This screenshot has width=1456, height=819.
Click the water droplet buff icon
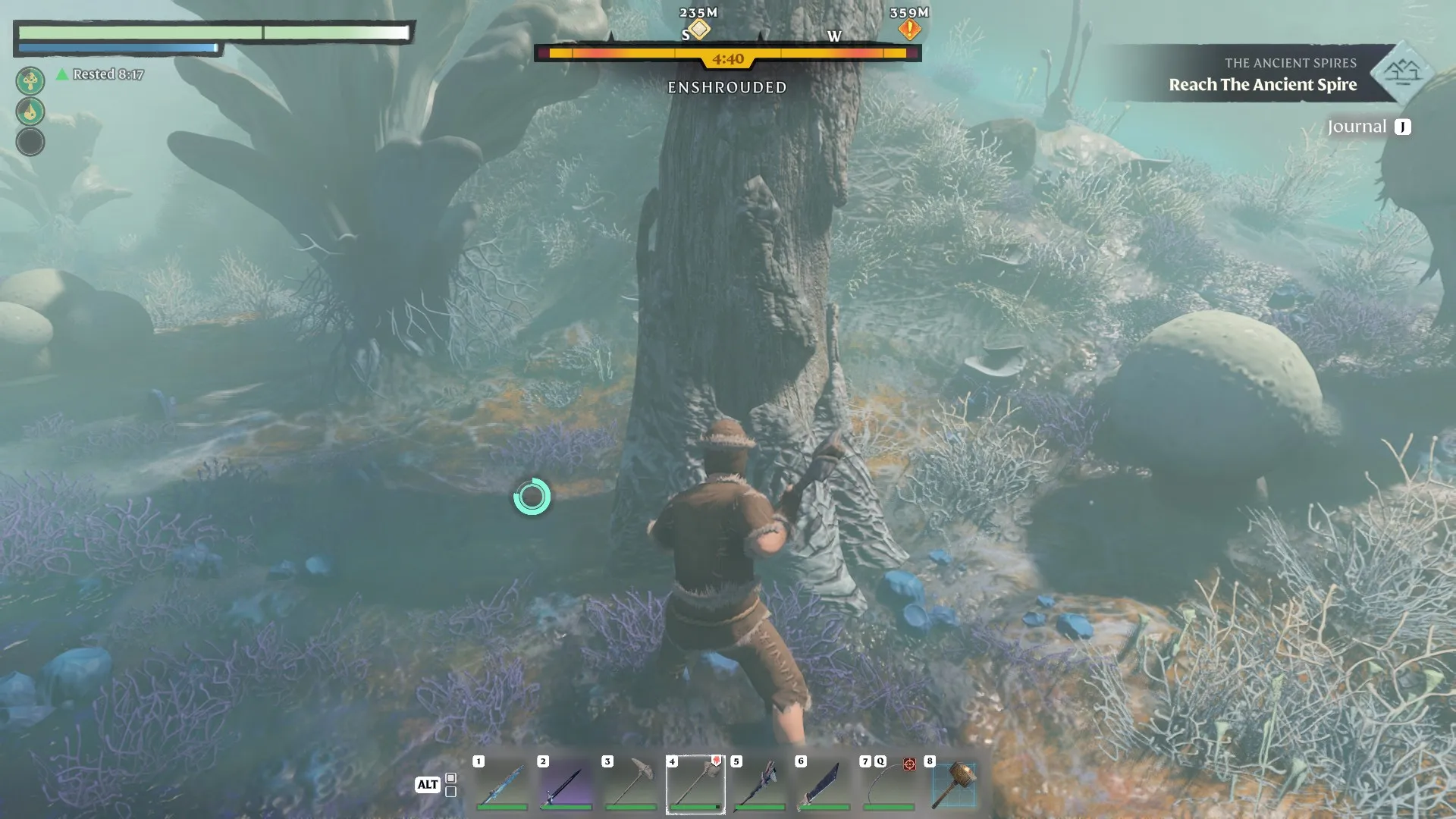pyautogui.click(x=30, y=111)
